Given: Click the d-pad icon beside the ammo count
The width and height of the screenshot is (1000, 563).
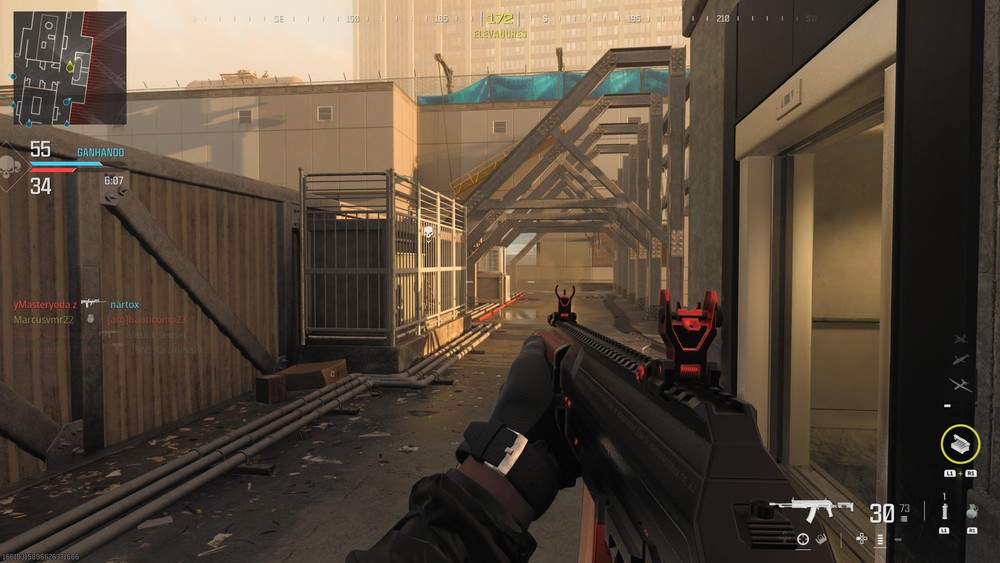Looking at the screenshot, I should tap(862, 538).
